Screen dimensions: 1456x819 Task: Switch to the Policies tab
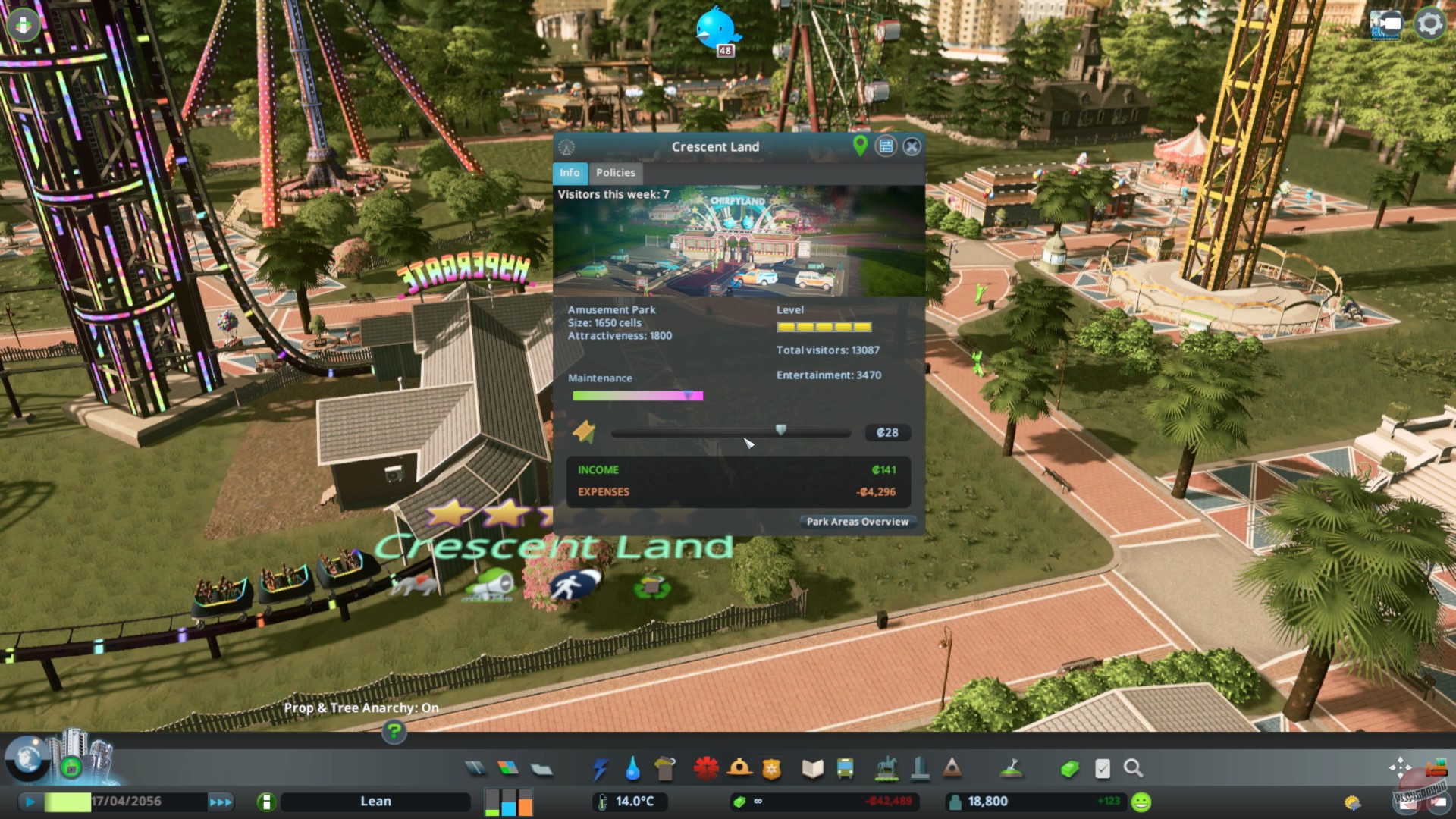click(x=615, y=173)
